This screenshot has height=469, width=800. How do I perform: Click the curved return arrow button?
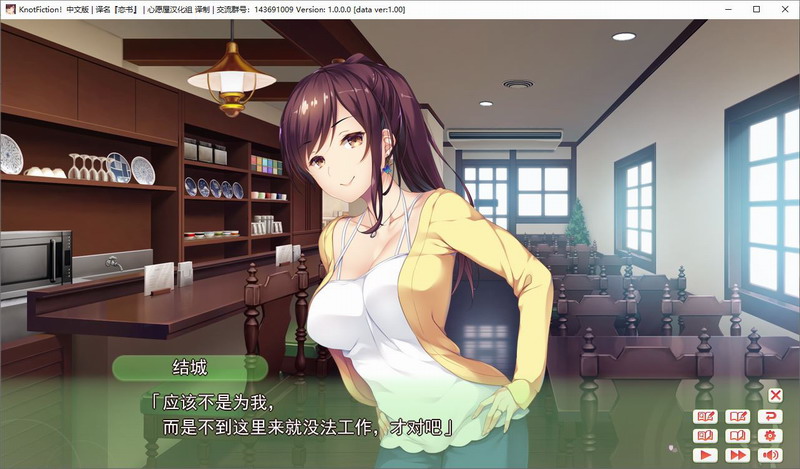coord(770,416)
